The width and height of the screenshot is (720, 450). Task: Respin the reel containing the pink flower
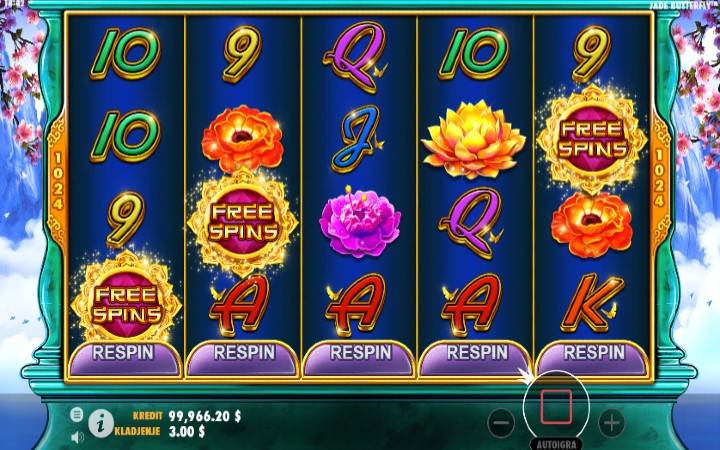coord(360,354)
